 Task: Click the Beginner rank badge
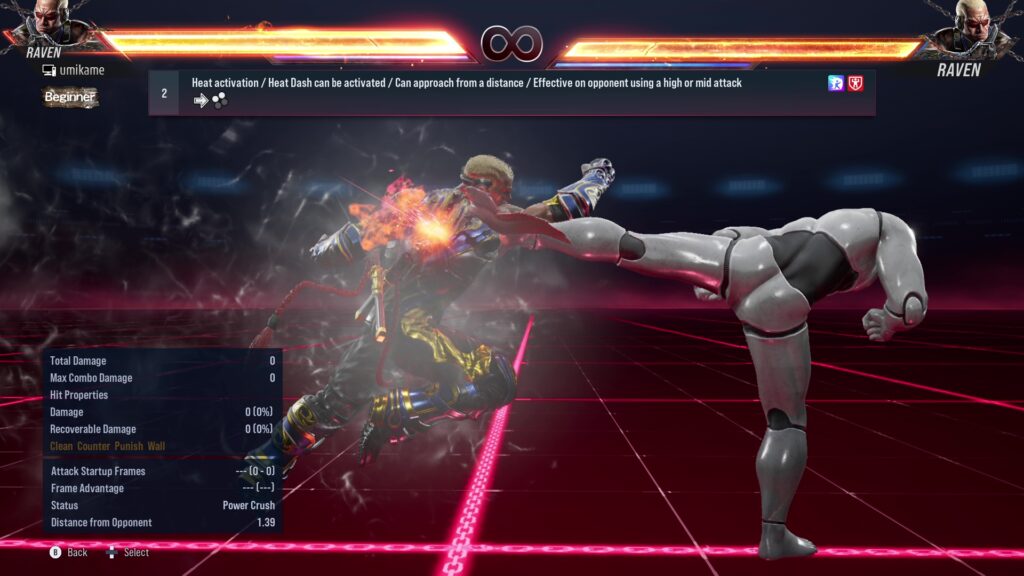(x=69, y=97)
